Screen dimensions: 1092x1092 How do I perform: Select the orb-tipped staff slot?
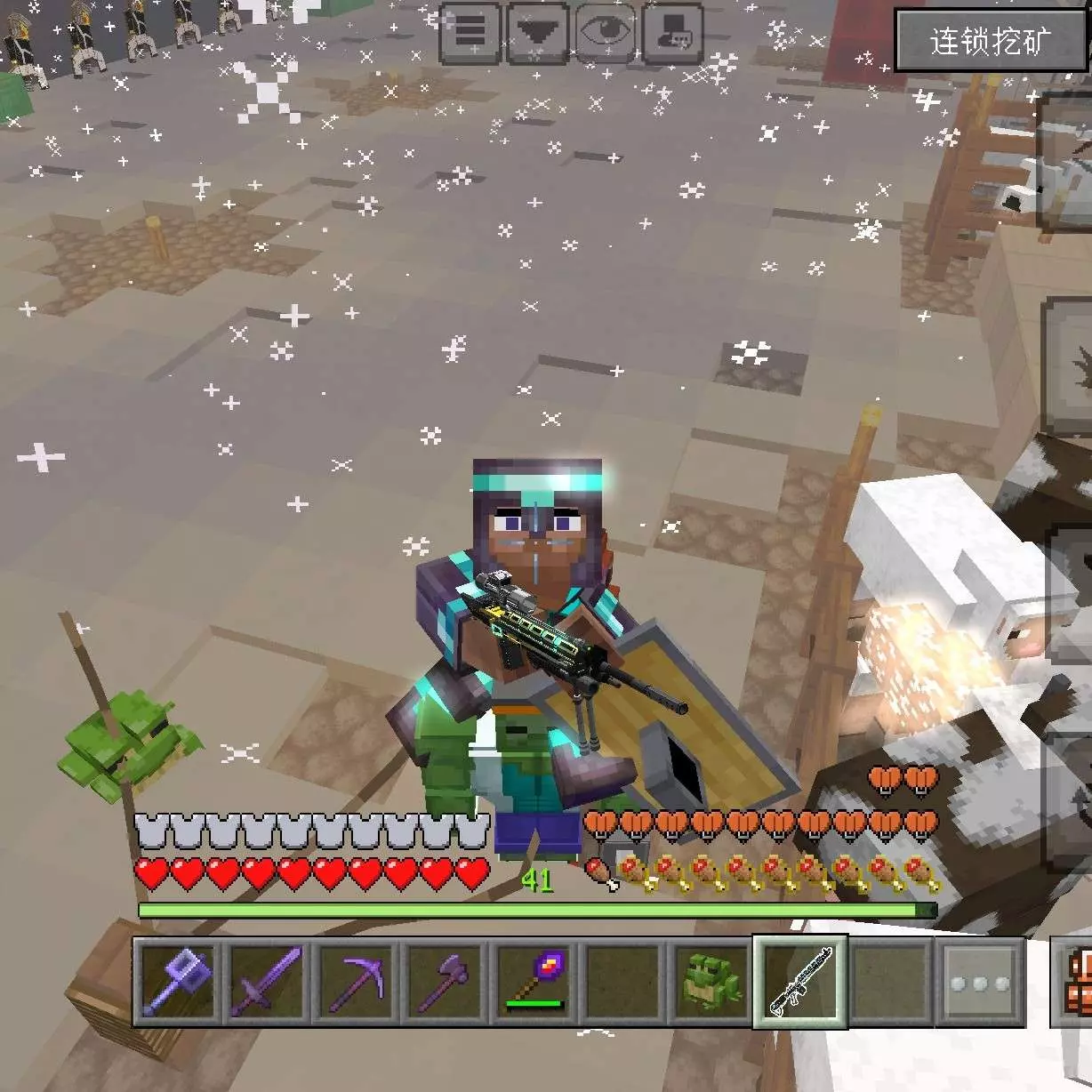coord(534,982)
